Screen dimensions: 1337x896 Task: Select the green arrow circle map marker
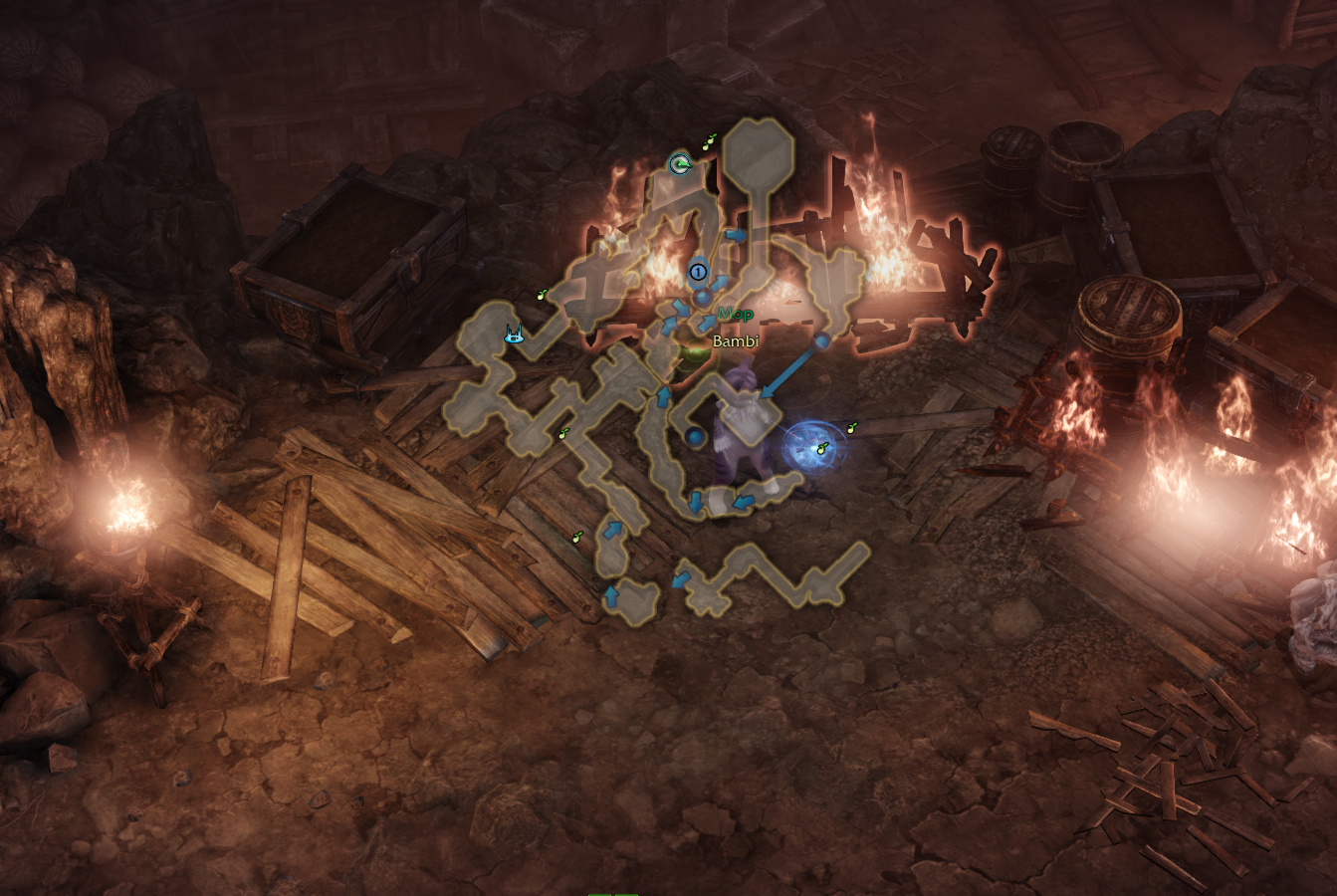[x=680, y=163]
